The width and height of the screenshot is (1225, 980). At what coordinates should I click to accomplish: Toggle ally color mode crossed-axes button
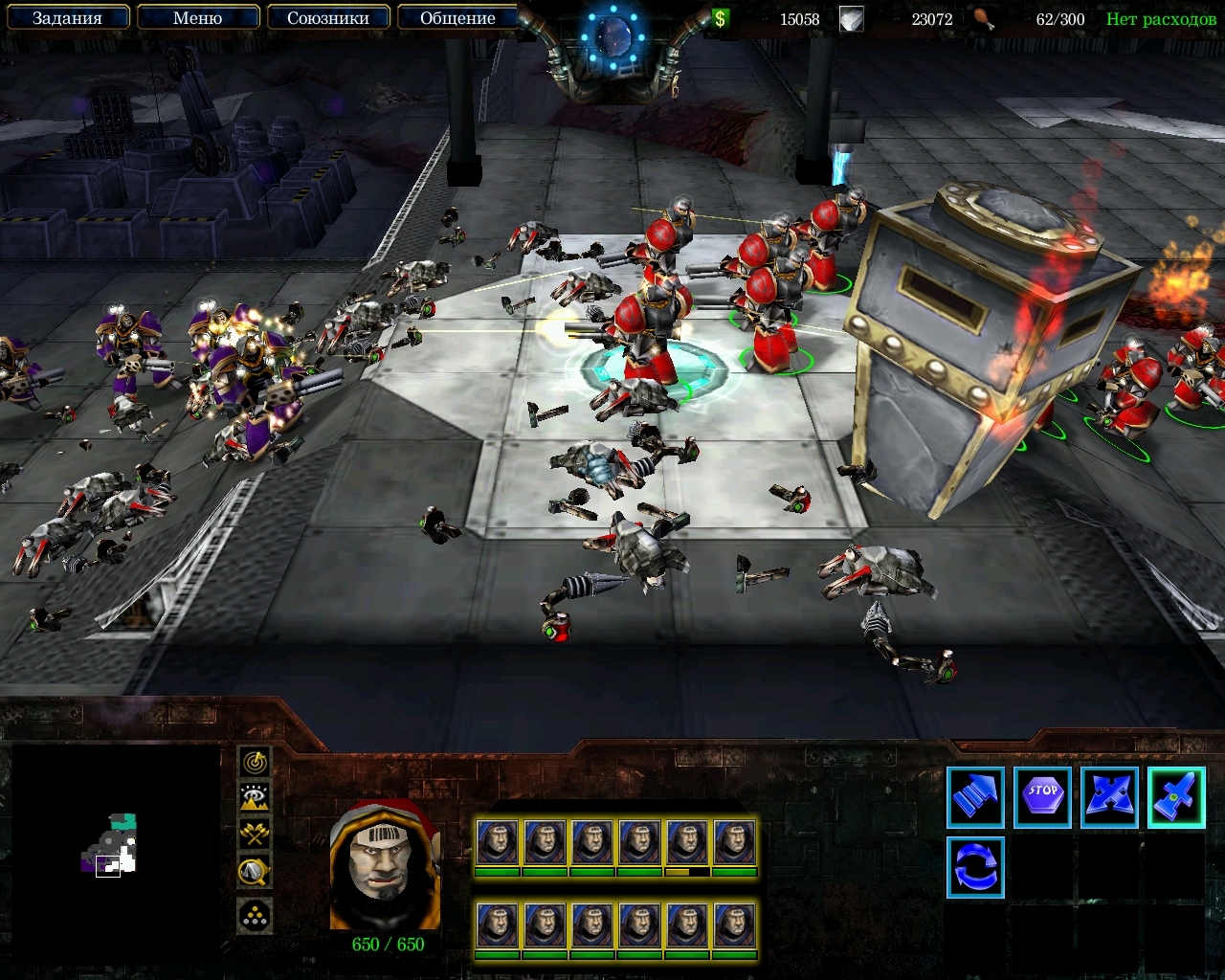[x=255, y=834]
